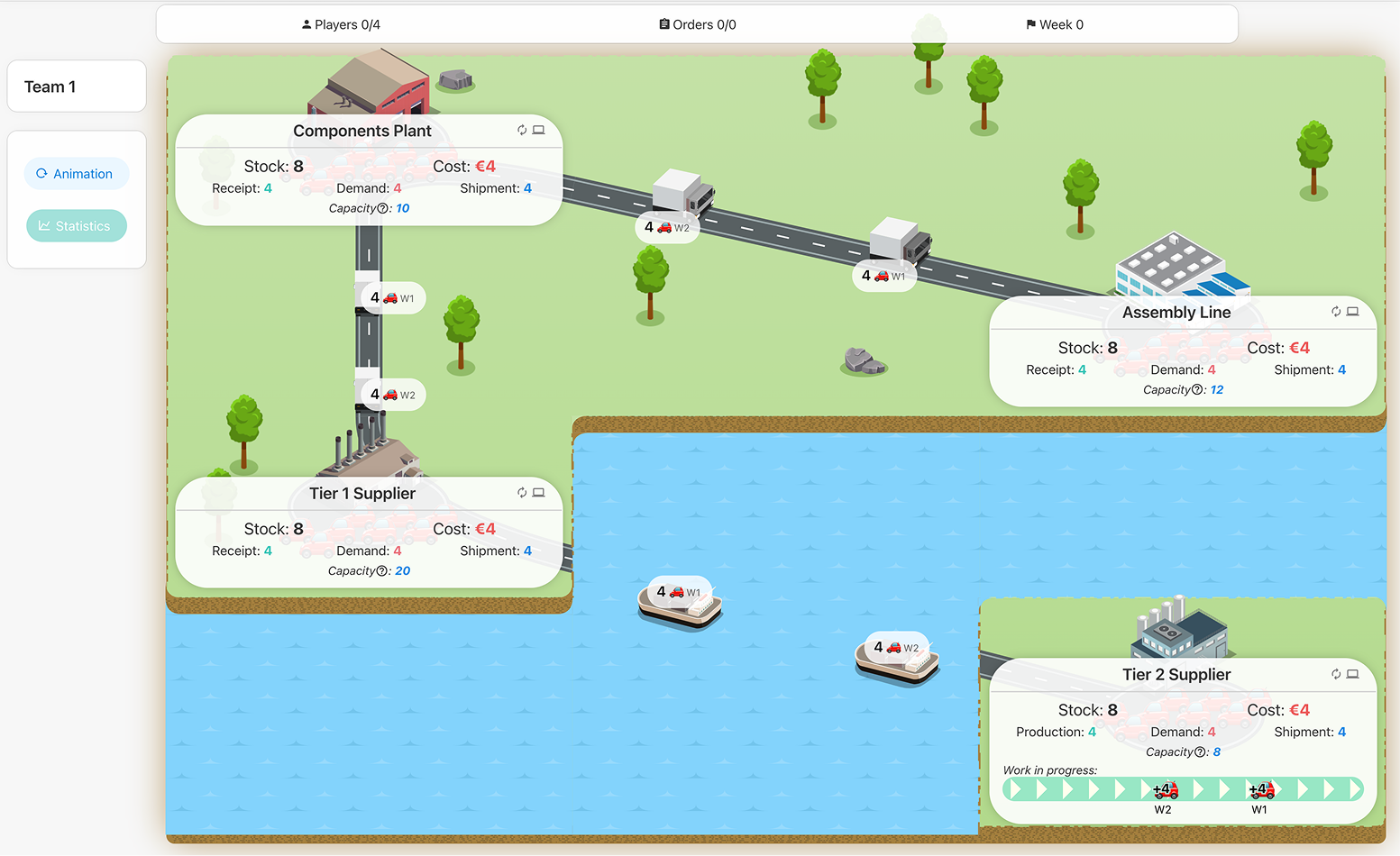
Task: Click the Components Plant refresh arrows icon
Action: (522, 130)
